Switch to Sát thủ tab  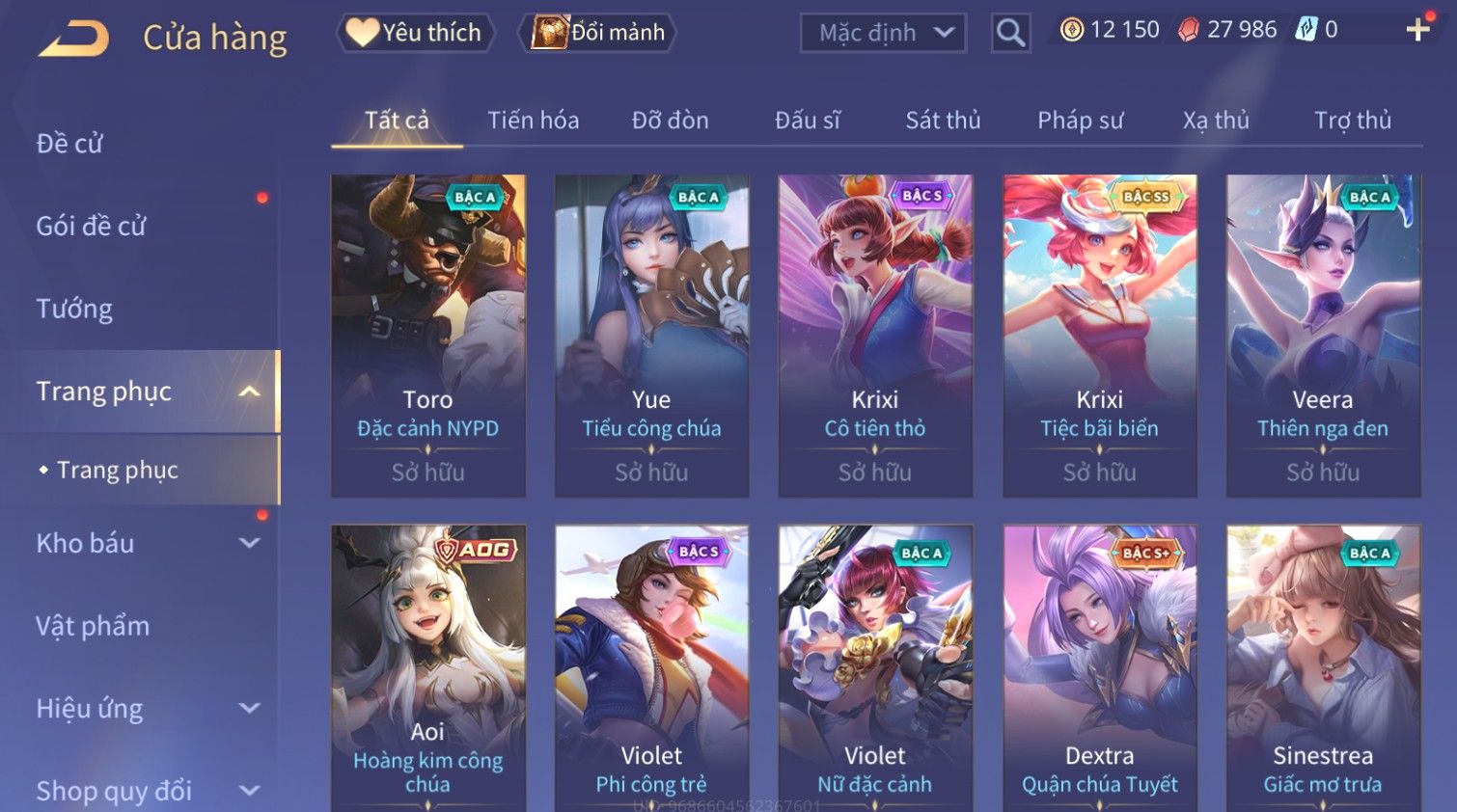click(943, 121)
